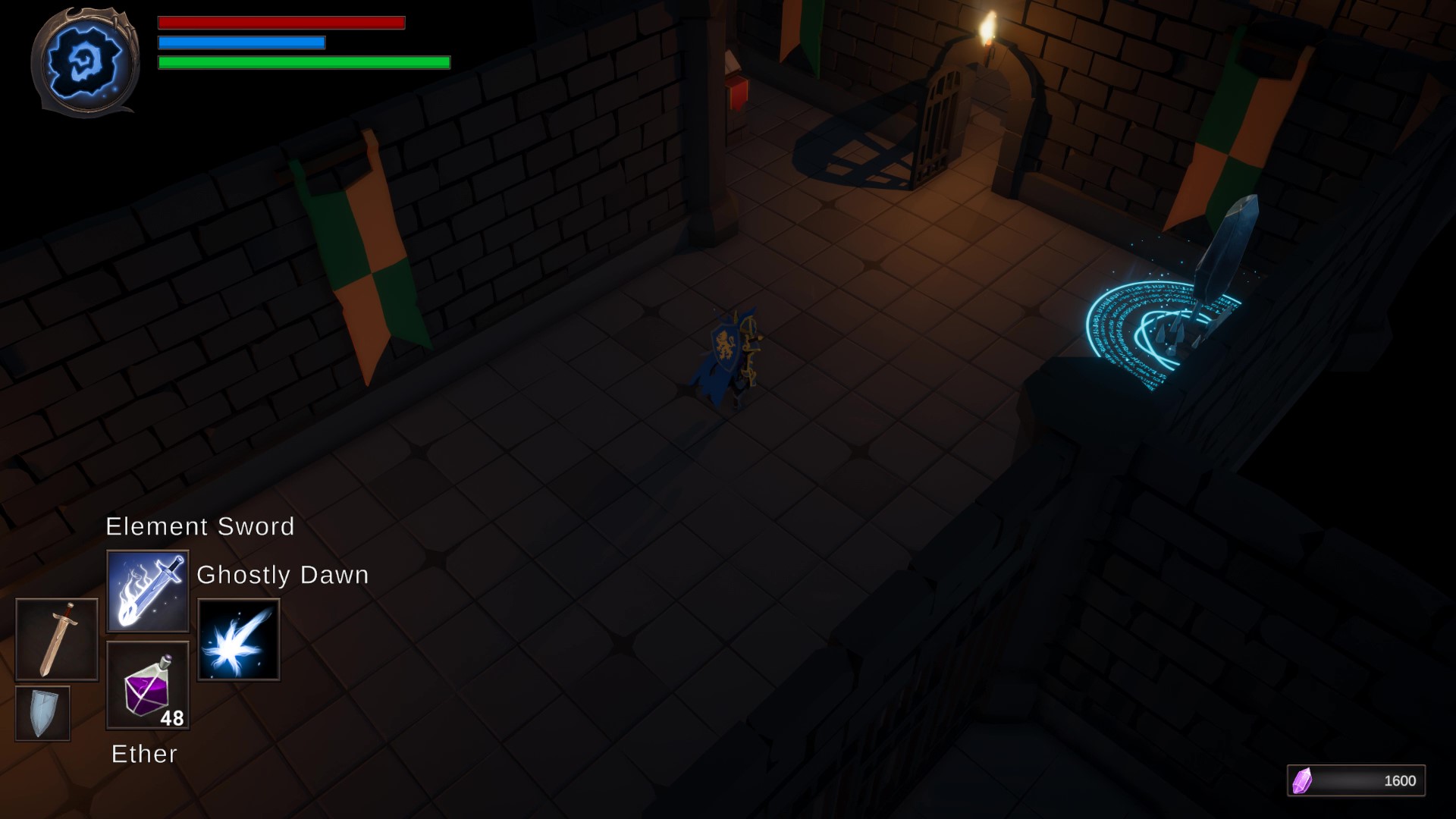
Task: Click the green stamina bar
Action: [x=302, y=64]
